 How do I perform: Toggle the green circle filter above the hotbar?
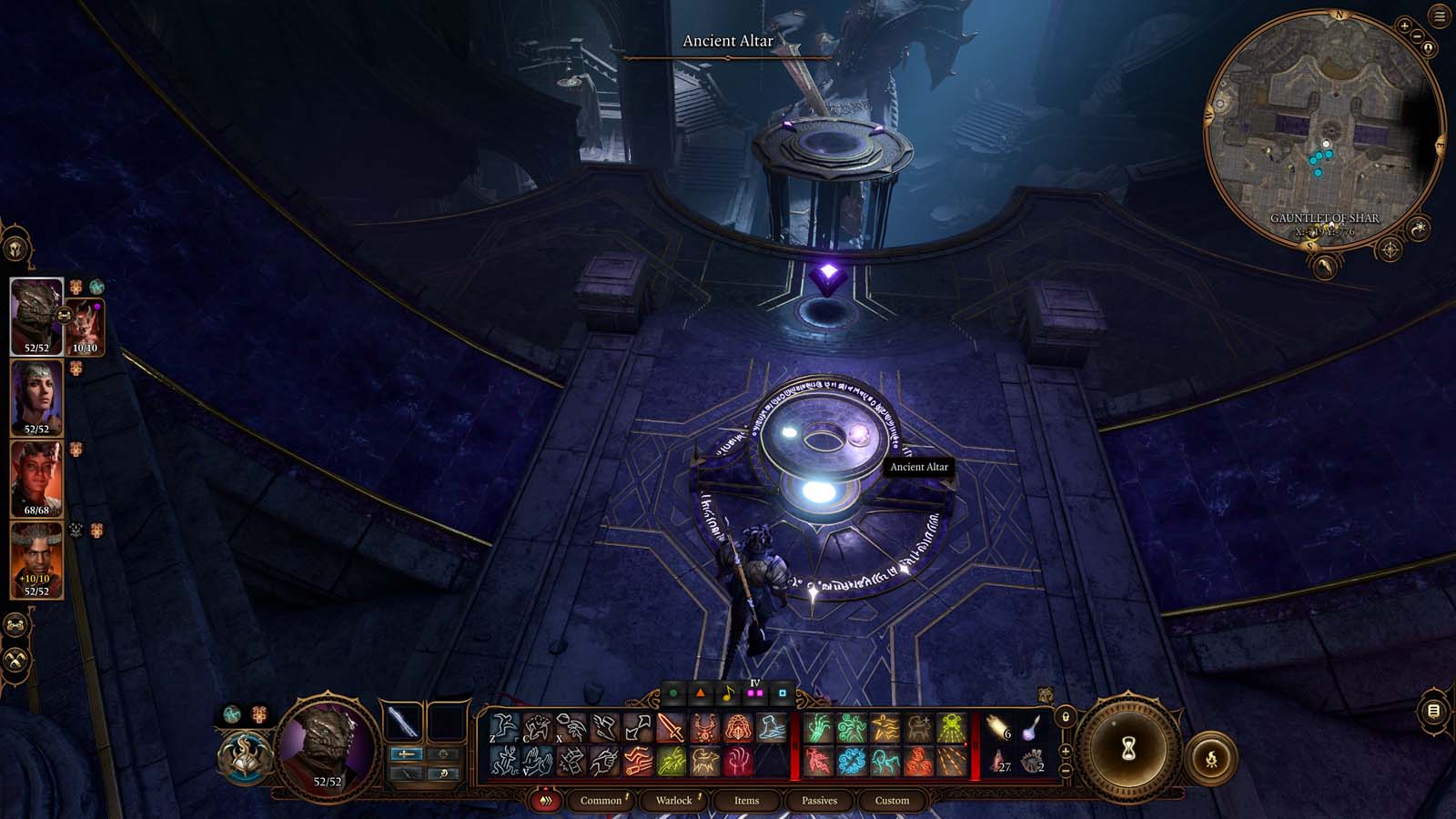point(672,693)
